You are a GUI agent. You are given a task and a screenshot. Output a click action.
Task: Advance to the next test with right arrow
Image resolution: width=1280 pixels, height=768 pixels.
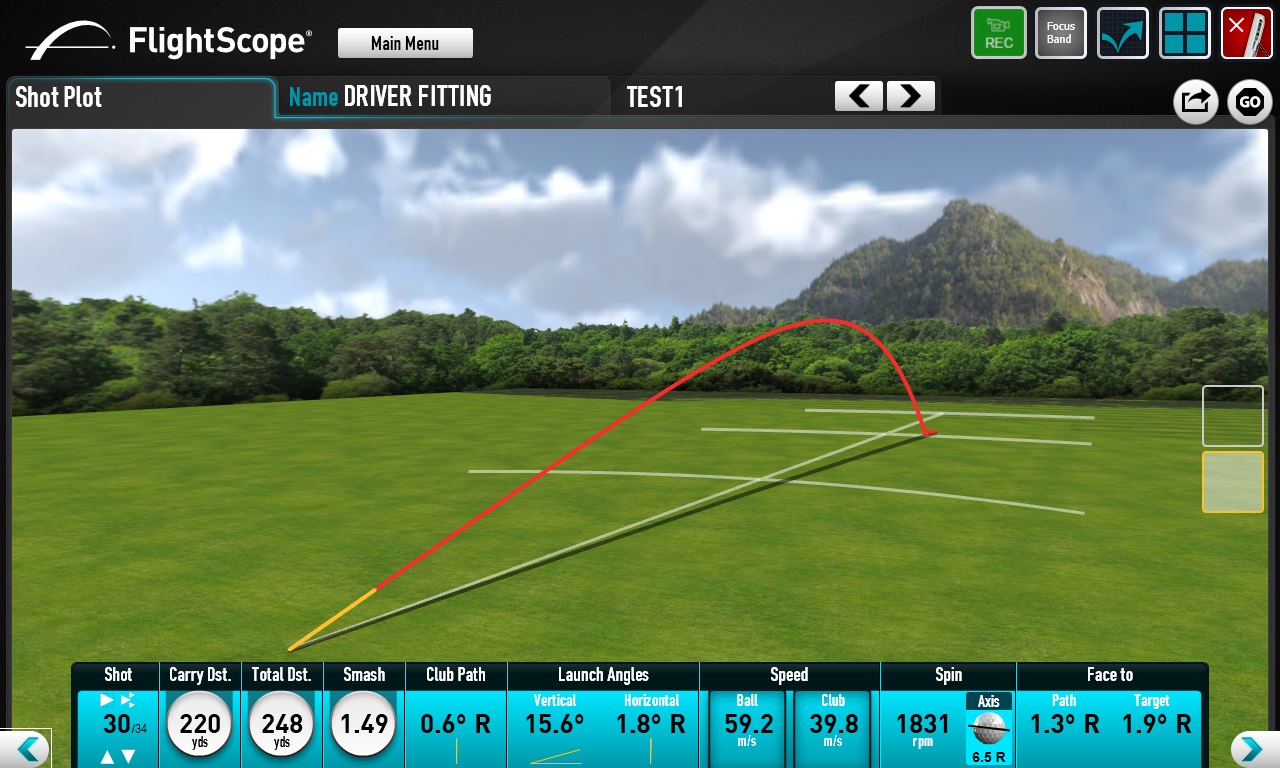[x=910, y=96]
